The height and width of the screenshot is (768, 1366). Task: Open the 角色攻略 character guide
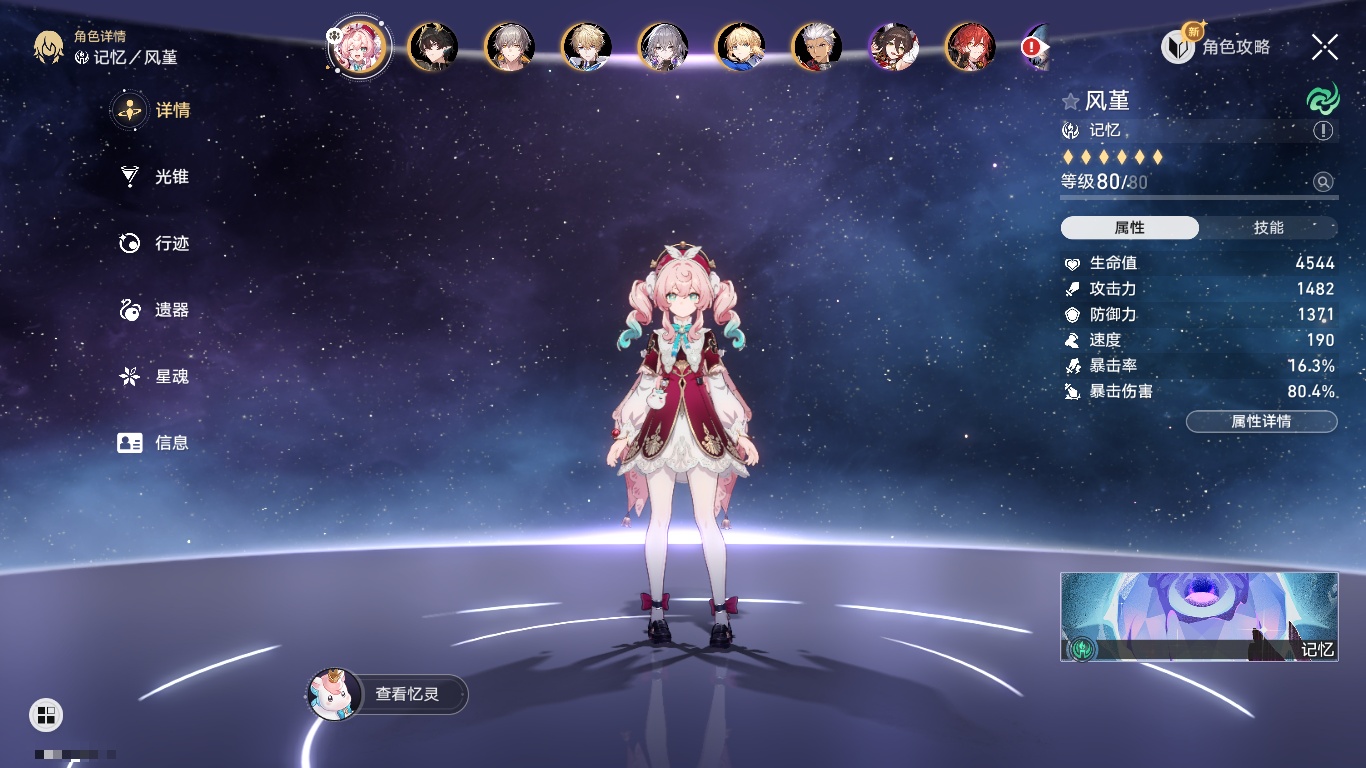pyautogui.click(x=1216, y=47)
